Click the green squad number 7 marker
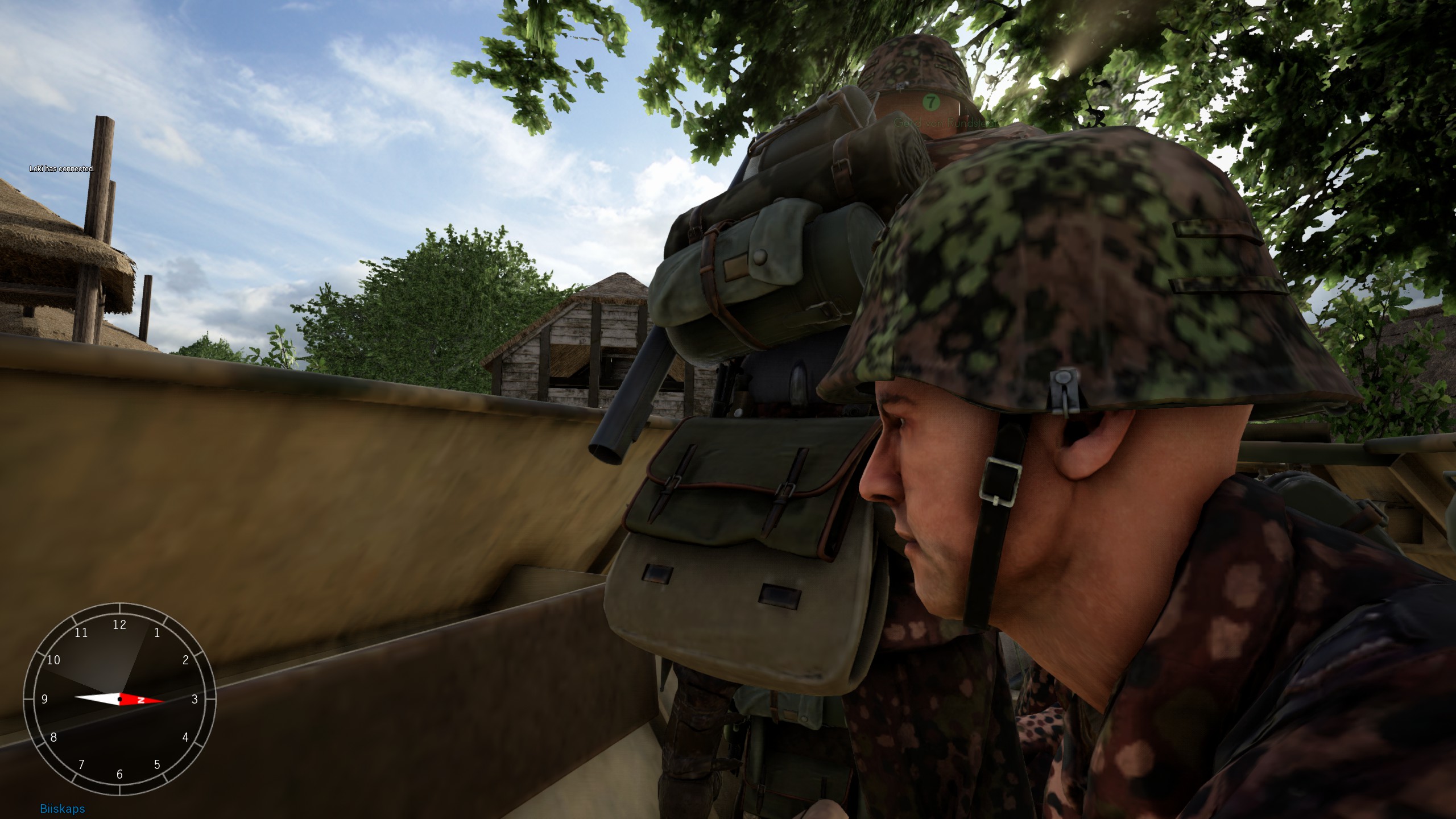This screenshot has height=819, width=1456. pyautogui.click(x=931, y=103)
